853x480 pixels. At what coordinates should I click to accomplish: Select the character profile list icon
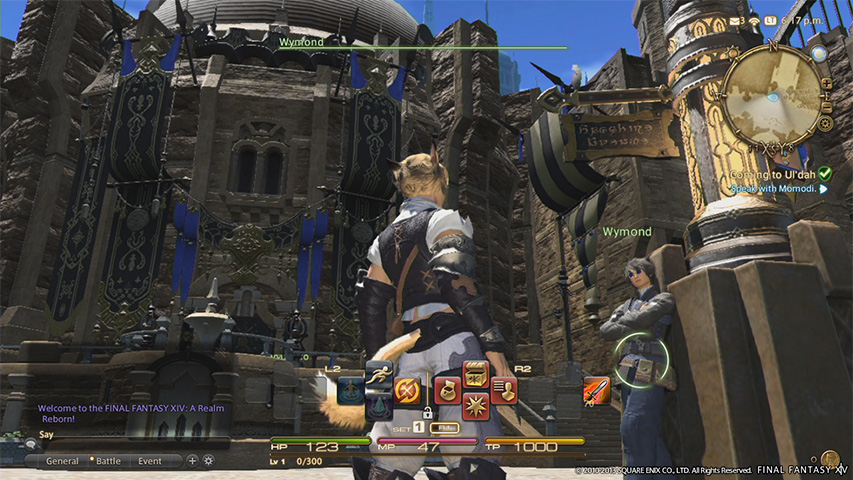click(502, 388)
